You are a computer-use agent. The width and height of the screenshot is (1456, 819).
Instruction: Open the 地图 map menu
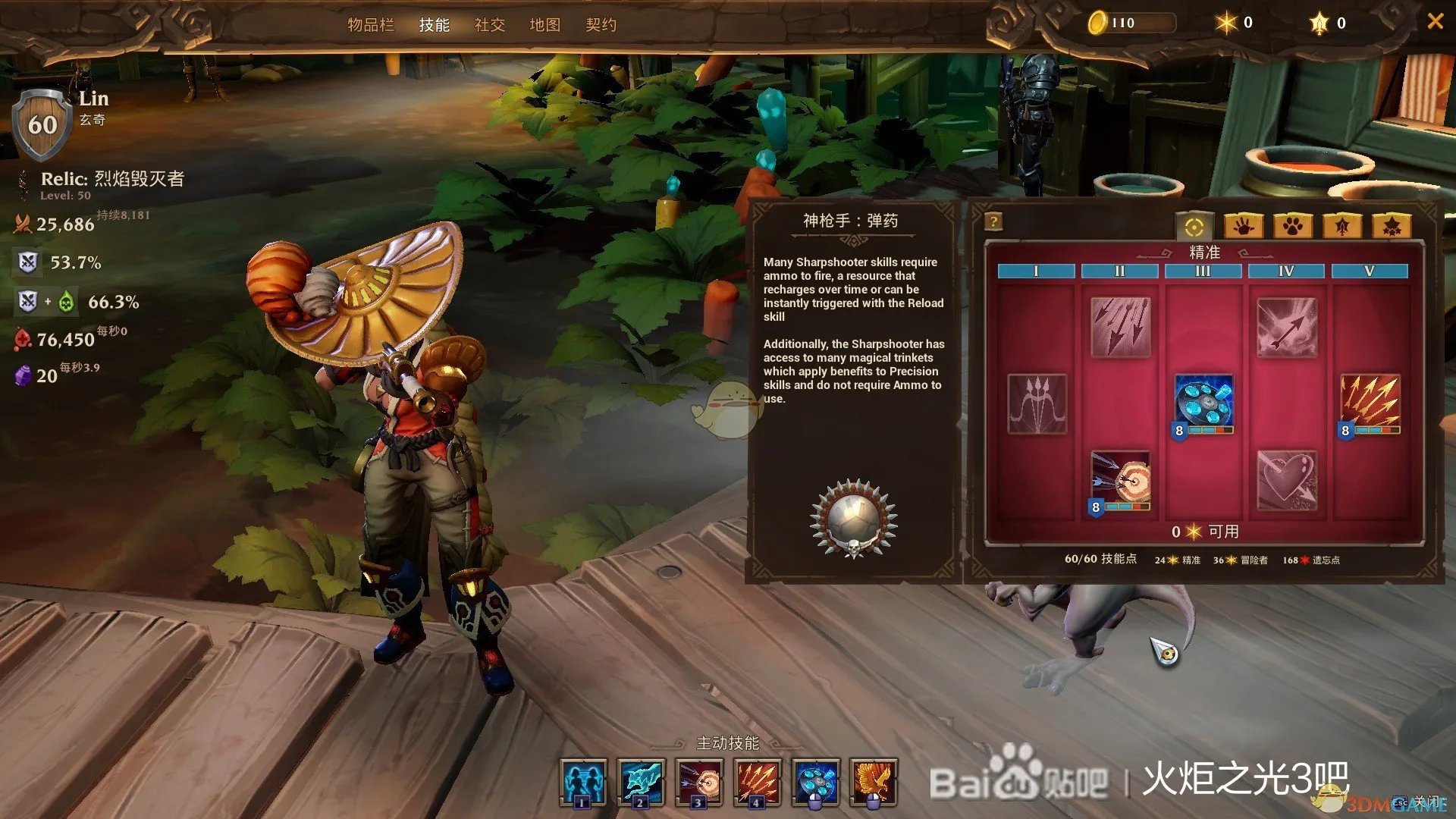(545, 25)
